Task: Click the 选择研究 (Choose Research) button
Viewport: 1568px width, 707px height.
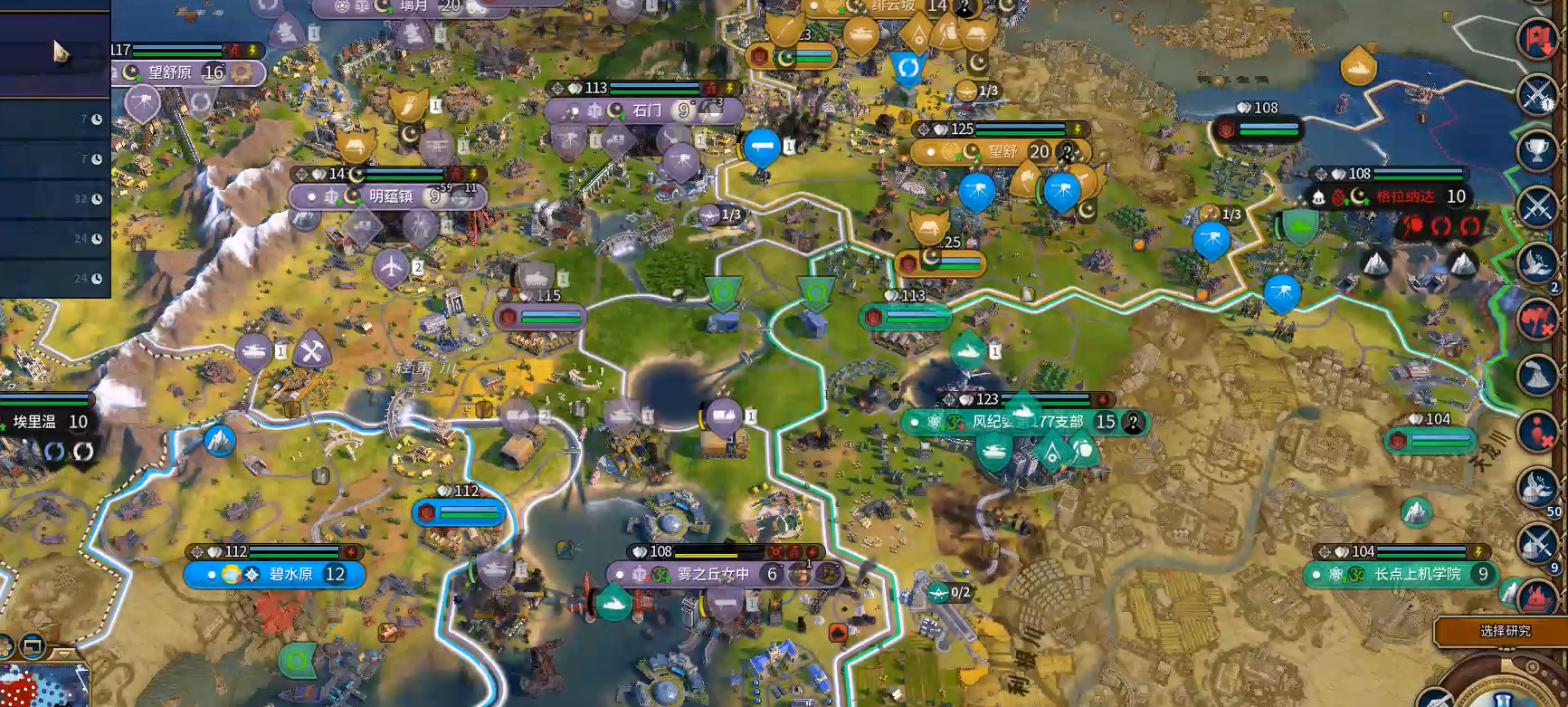Action: pos(1505,631)
